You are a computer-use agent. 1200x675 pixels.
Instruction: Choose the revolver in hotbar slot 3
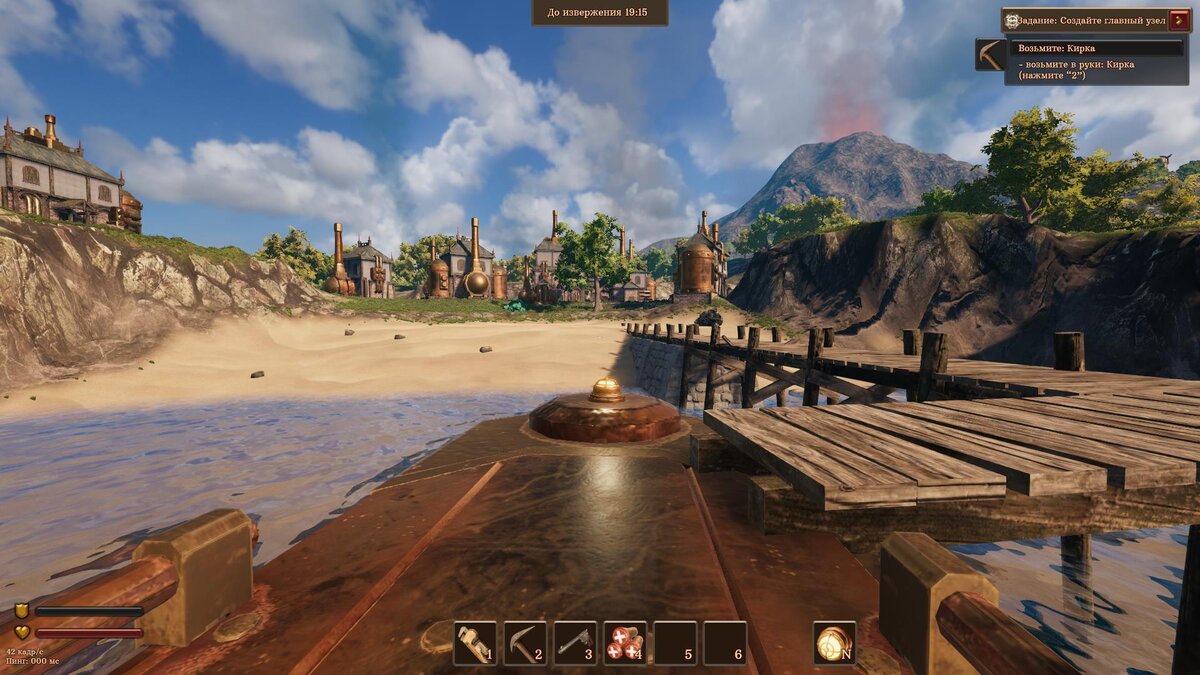[x=575, y=643]
